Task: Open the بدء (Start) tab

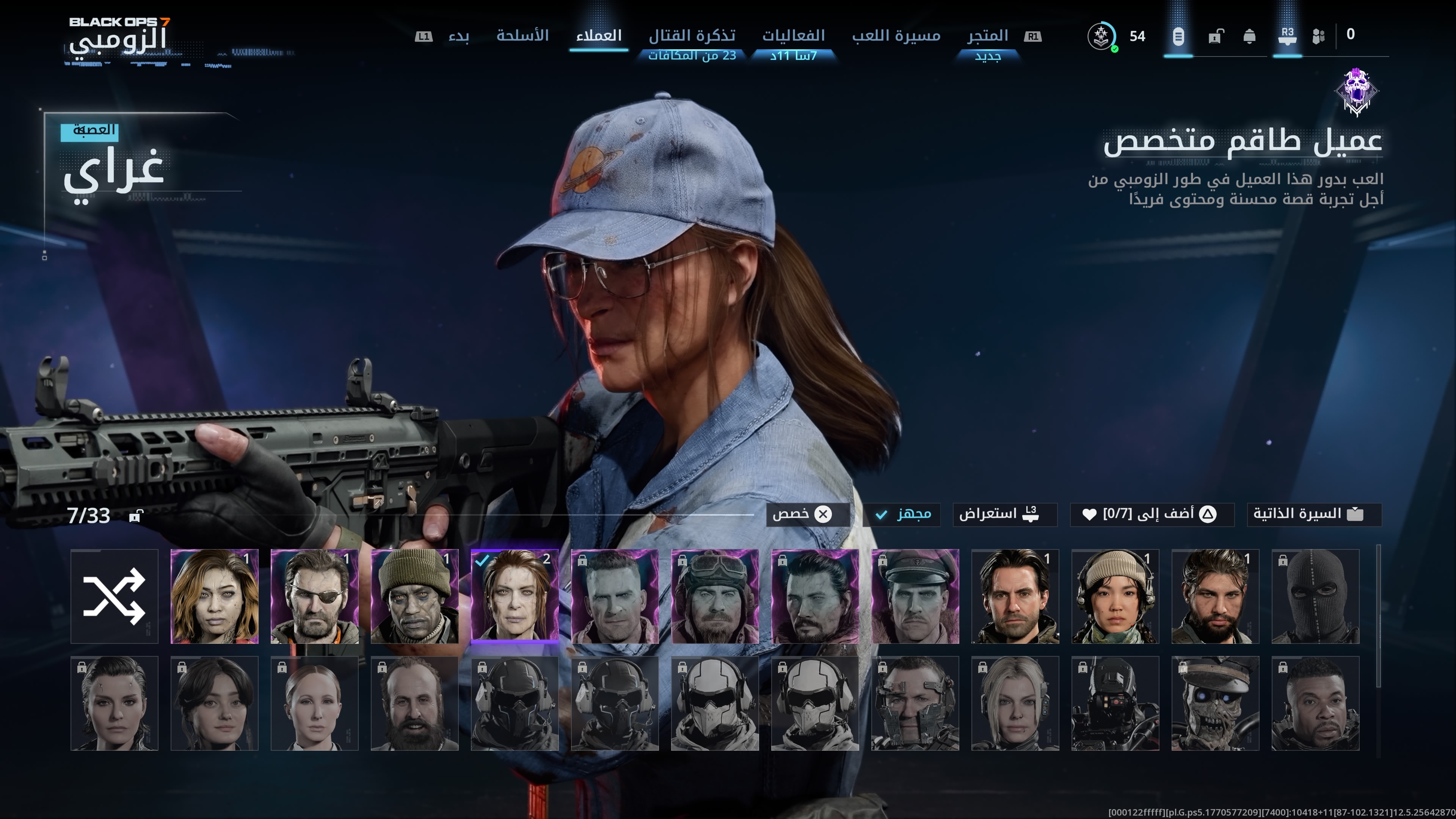Action: (x=458, y=36)
